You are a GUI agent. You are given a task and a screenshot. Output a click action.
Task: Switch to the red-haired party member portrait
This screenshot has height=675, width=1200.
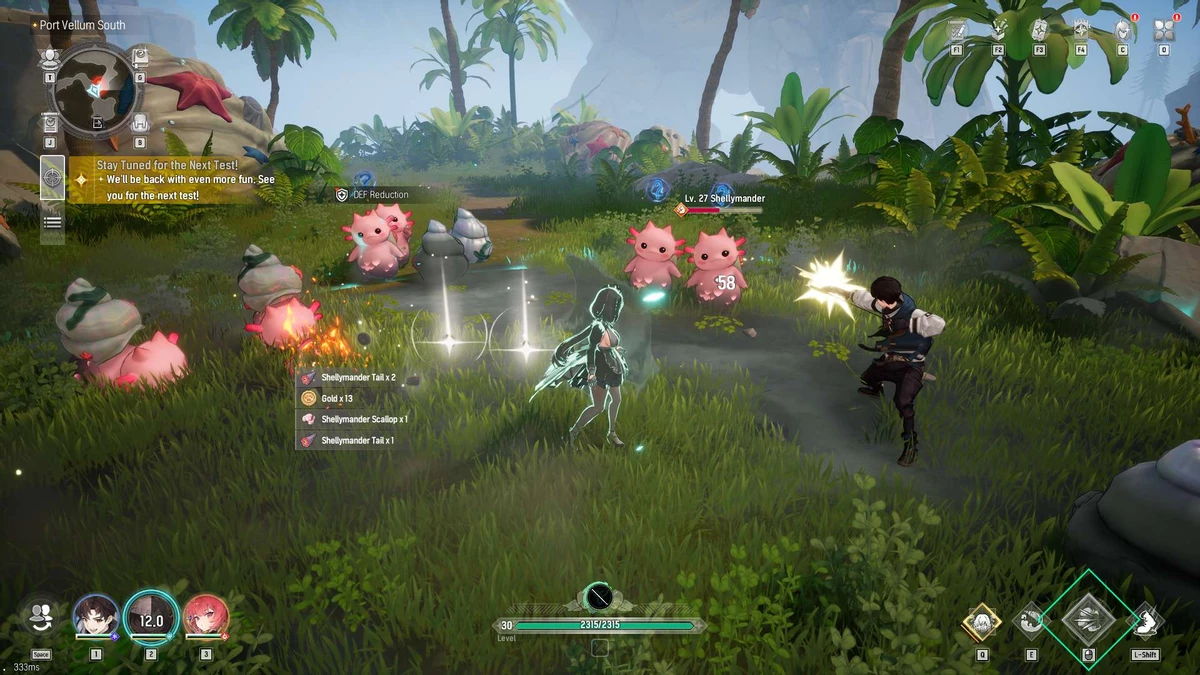(206, 615)
